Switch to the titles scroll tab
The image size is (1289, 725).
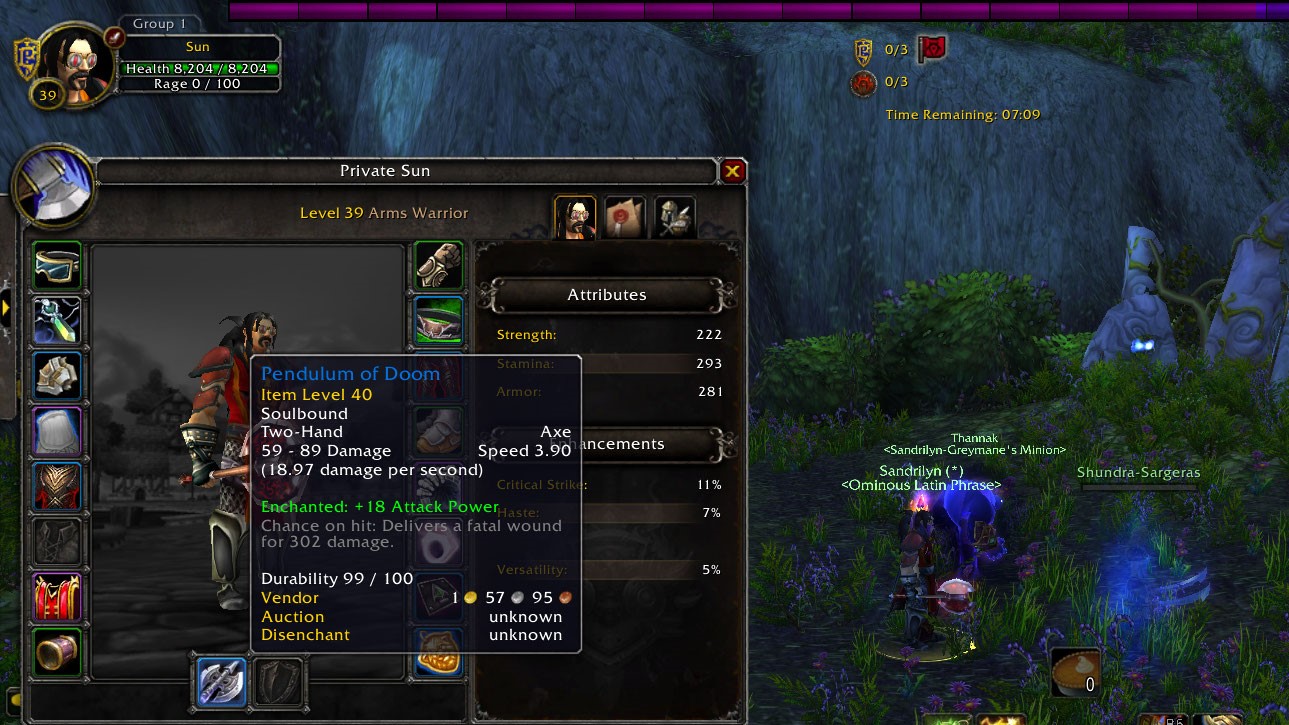coord(625,217)
